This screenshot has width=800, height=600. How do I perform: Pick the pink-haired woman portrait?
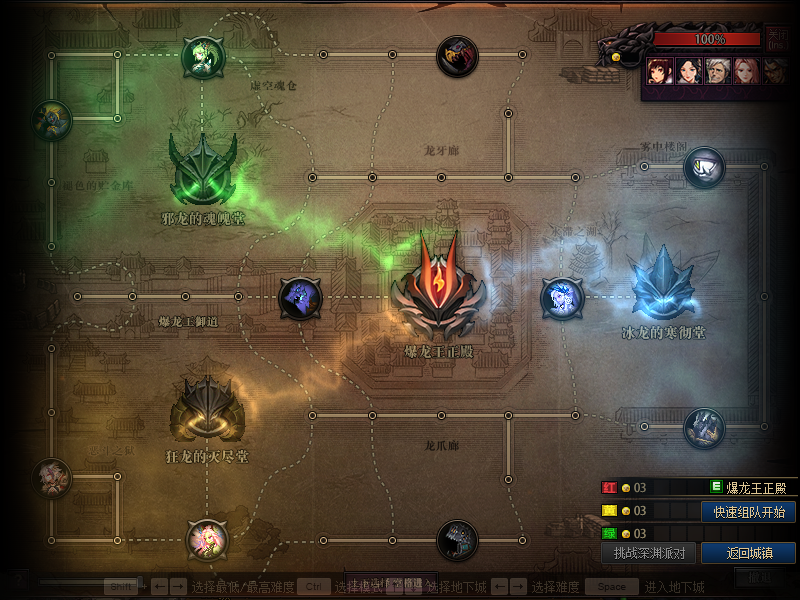pos(746,70)
